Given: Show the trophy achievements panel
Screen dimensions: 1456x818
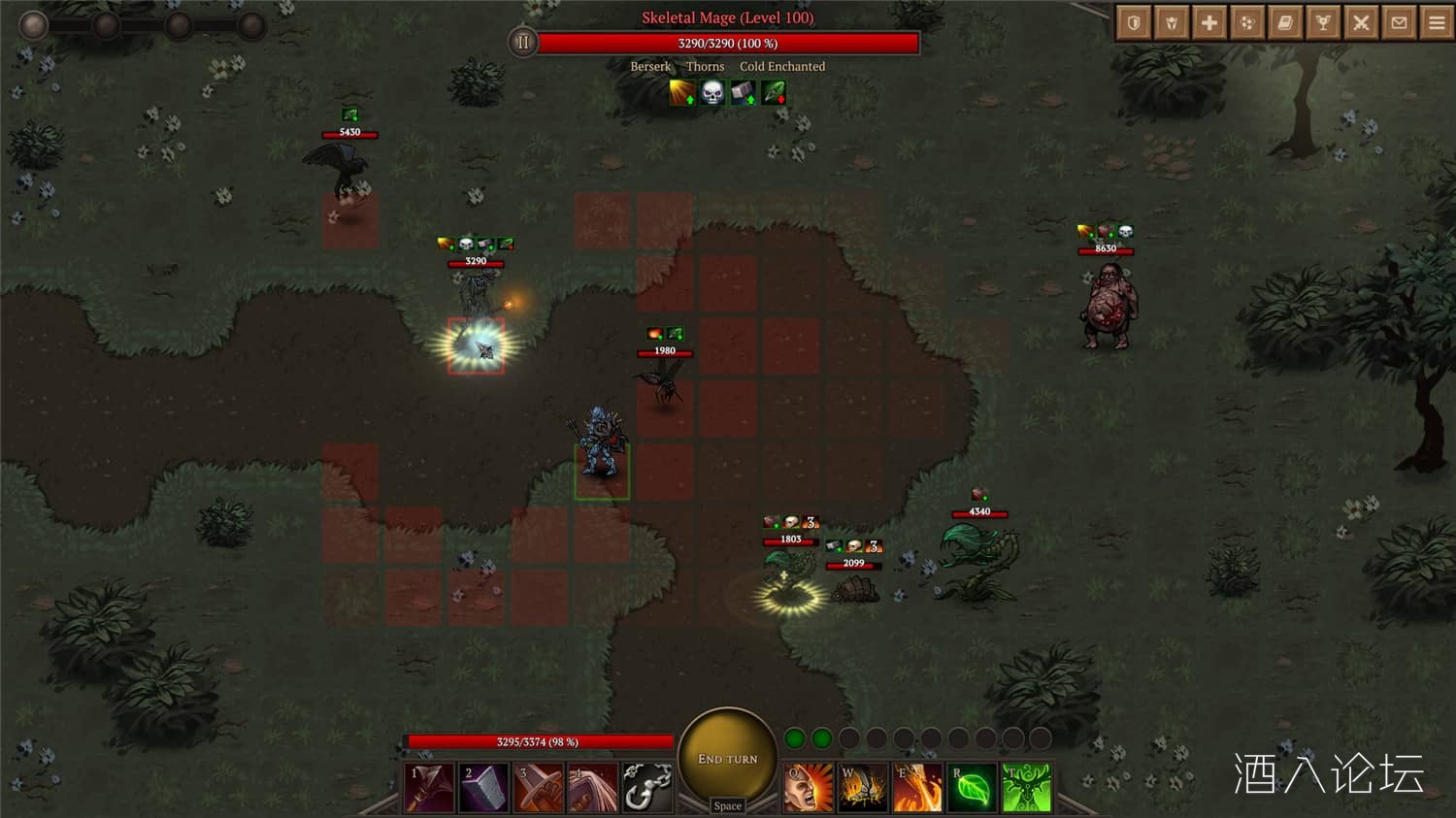Looking at the screenshot, I should point(1323,22).
